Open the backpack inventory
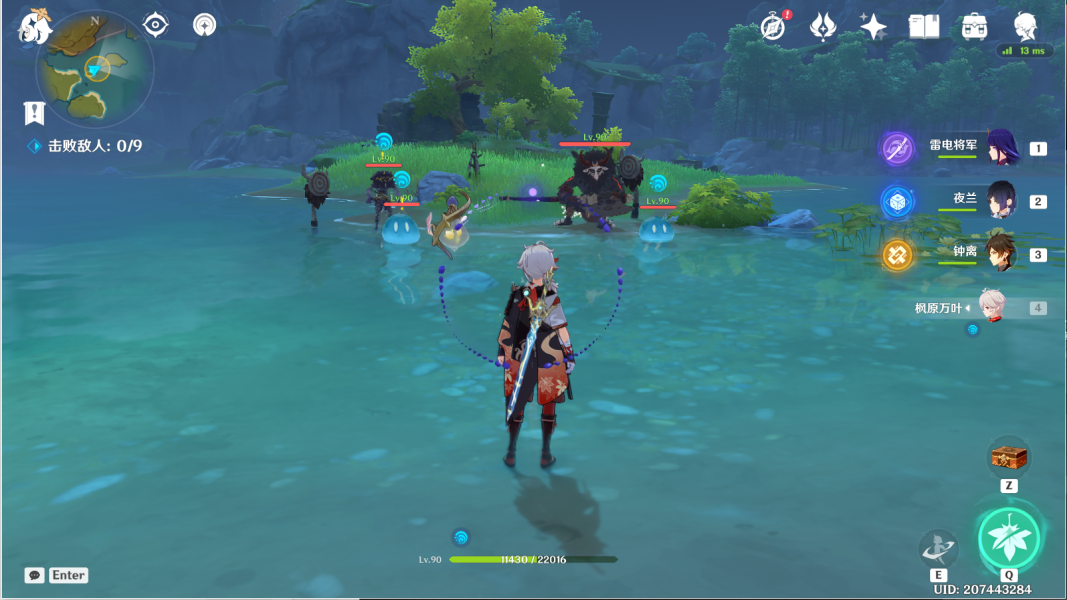Image resolution: width=1067 pixels, height=600 pixels. click(x=975, y=27)
